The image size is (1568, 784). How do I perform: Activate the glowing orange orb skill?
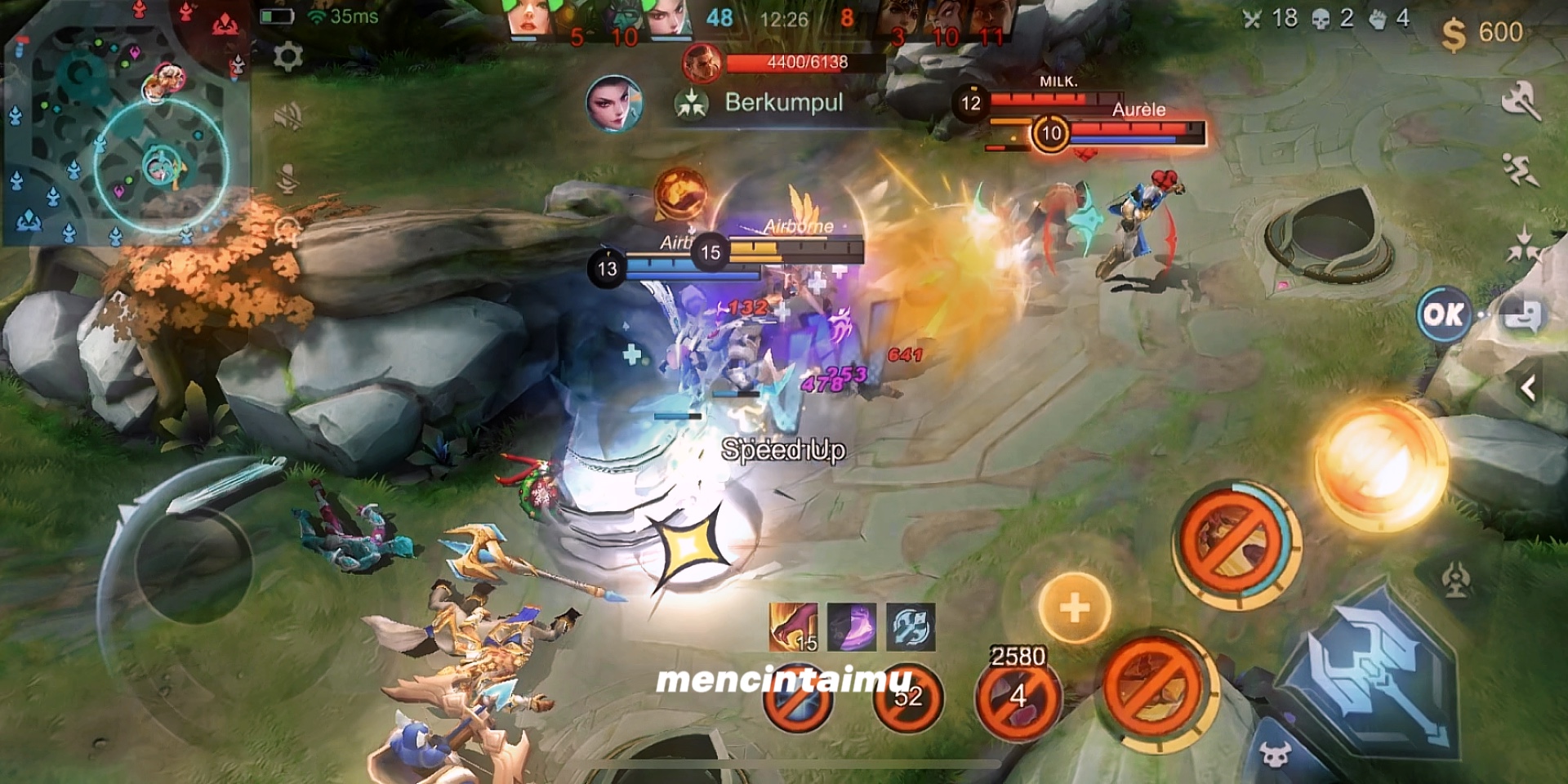coord(1380,465)
